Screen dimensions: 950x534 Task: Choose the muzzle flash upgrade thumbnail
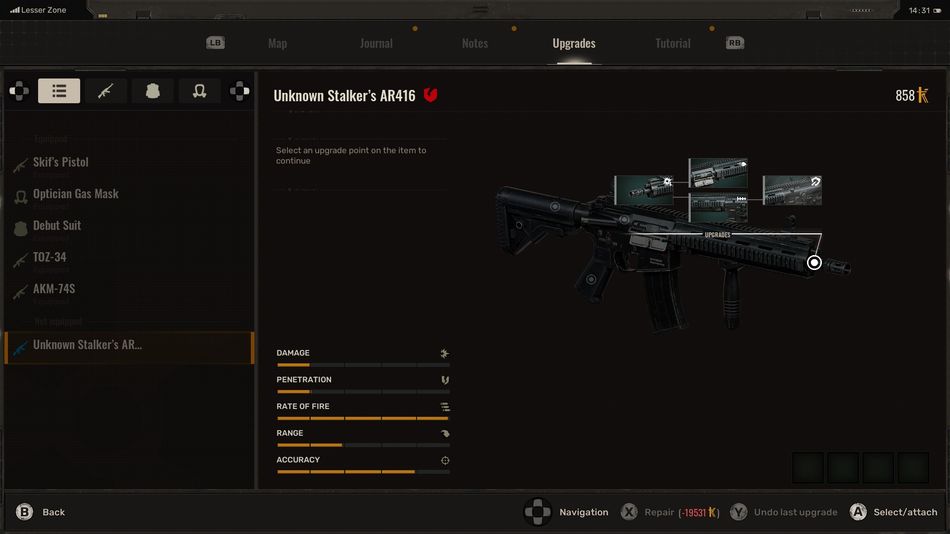click(643, 189)
